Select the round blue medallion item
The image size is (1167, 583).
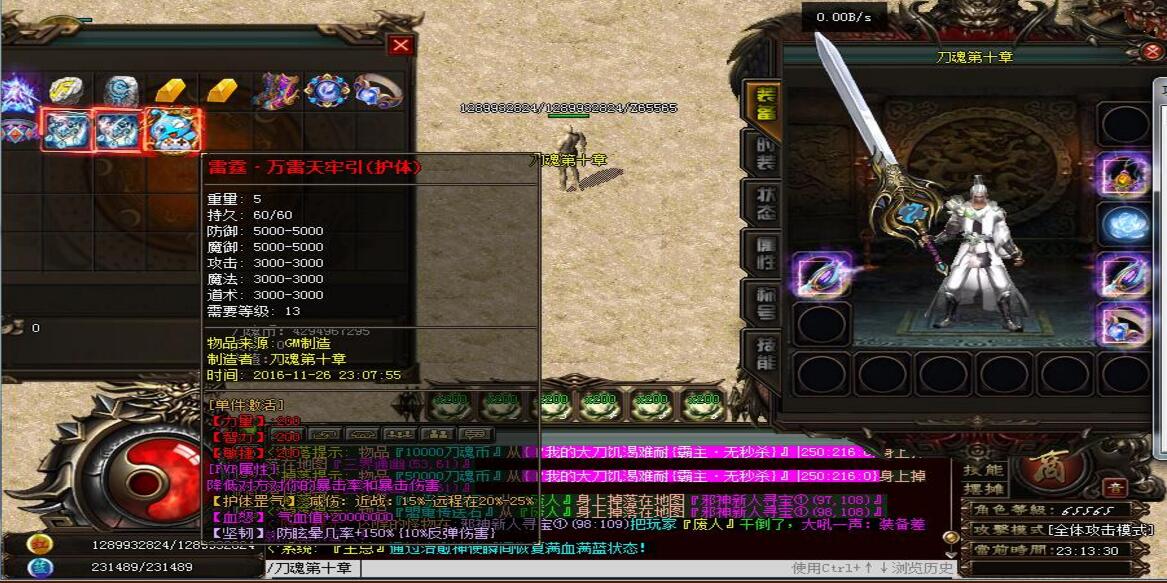pos(326,91)
